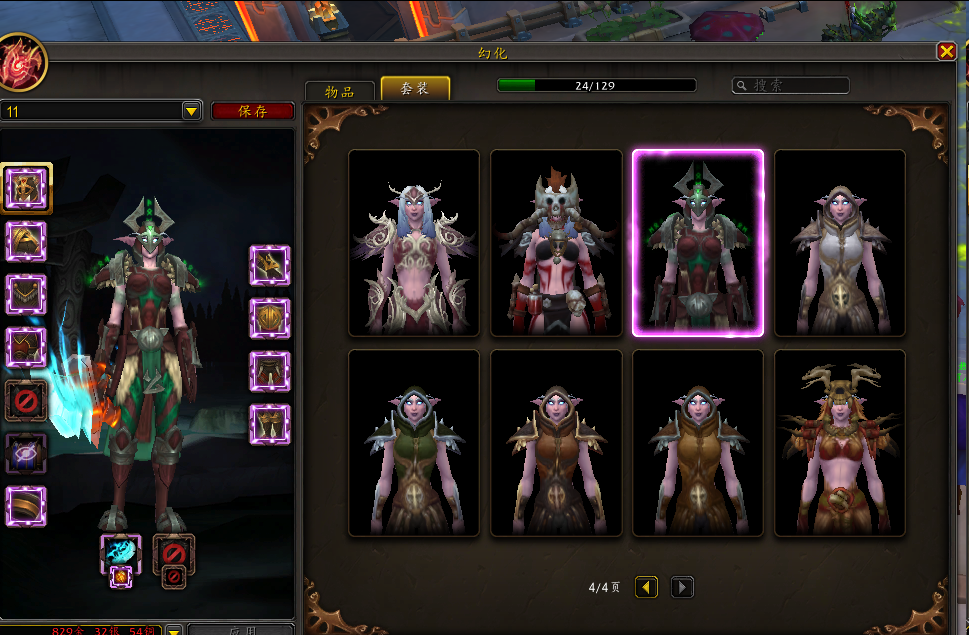969x635 pixels.
Task: Close the transmog window
Action: [946, 51]
